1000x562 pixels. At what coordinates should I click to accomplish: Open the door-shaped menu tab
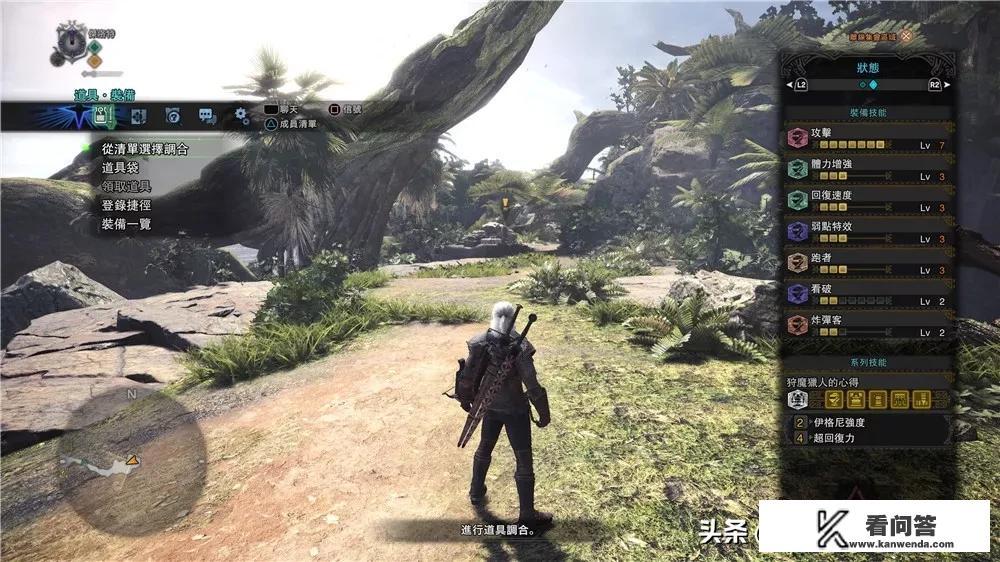pyautogui.click(x=137, y=117)
